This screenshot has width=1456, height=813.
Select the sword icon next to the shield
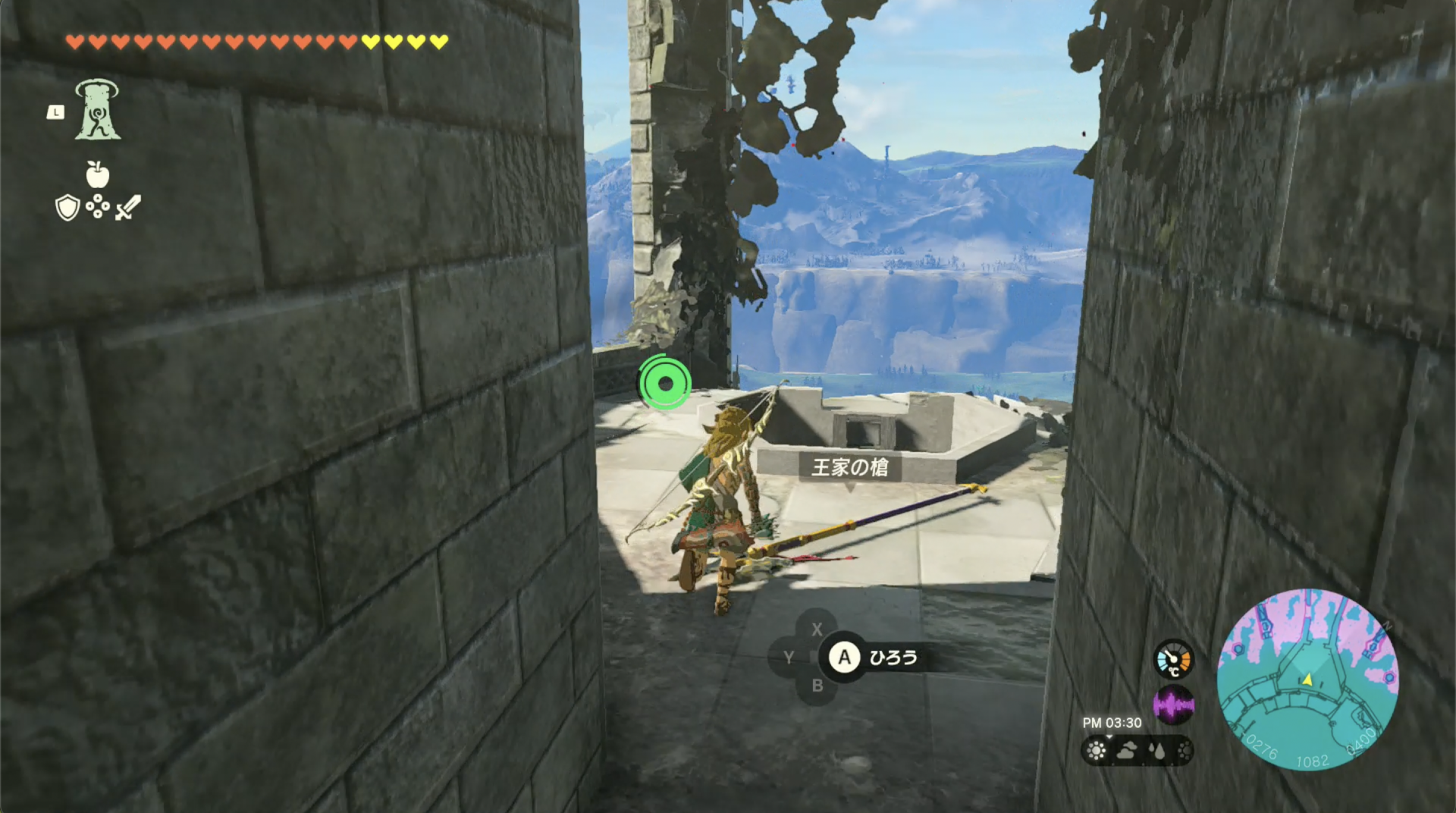(x=127, y=206)
